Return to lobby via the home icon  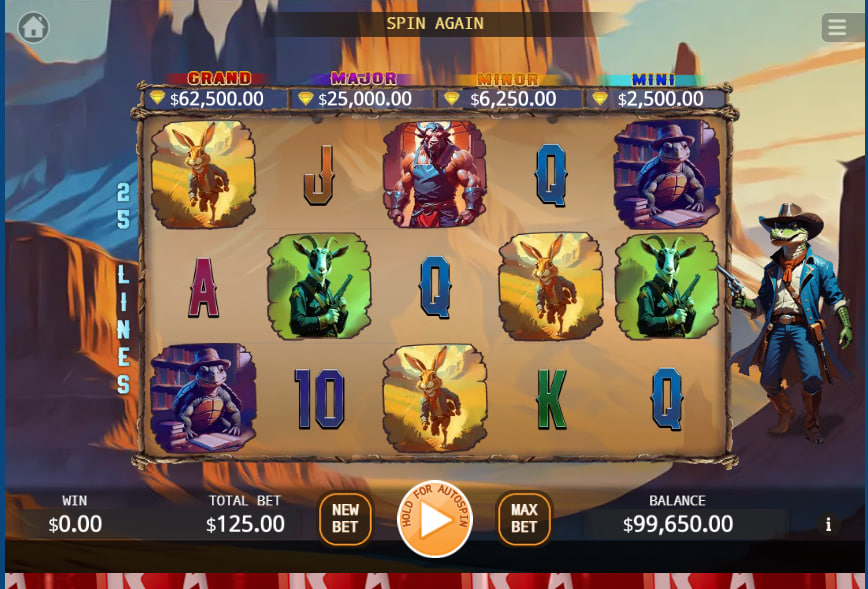point(33,27)
